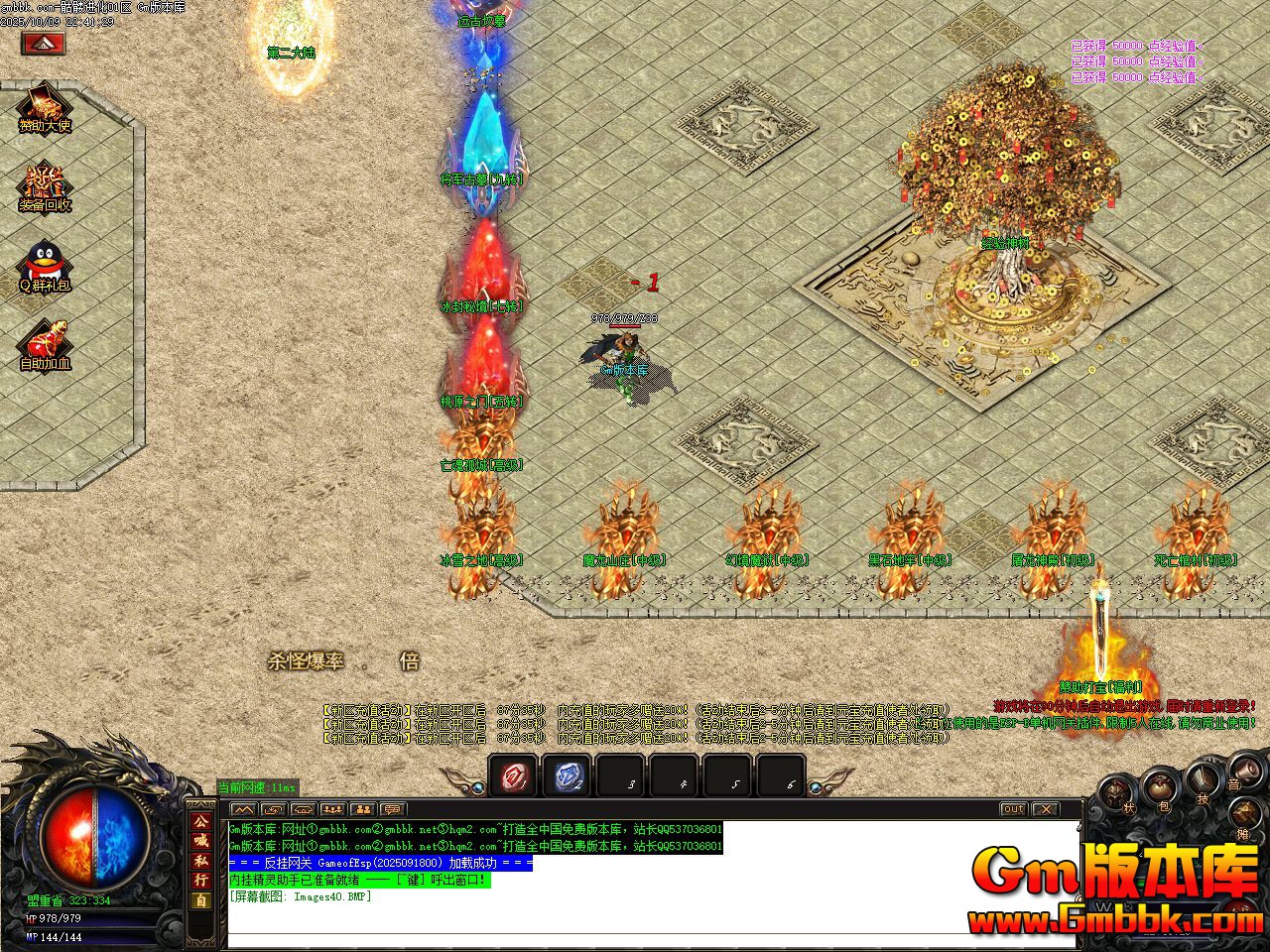Open the whisper speech-bubble icon above chat
This screenshot has width=1270, height=952.
tap(392, 810)
